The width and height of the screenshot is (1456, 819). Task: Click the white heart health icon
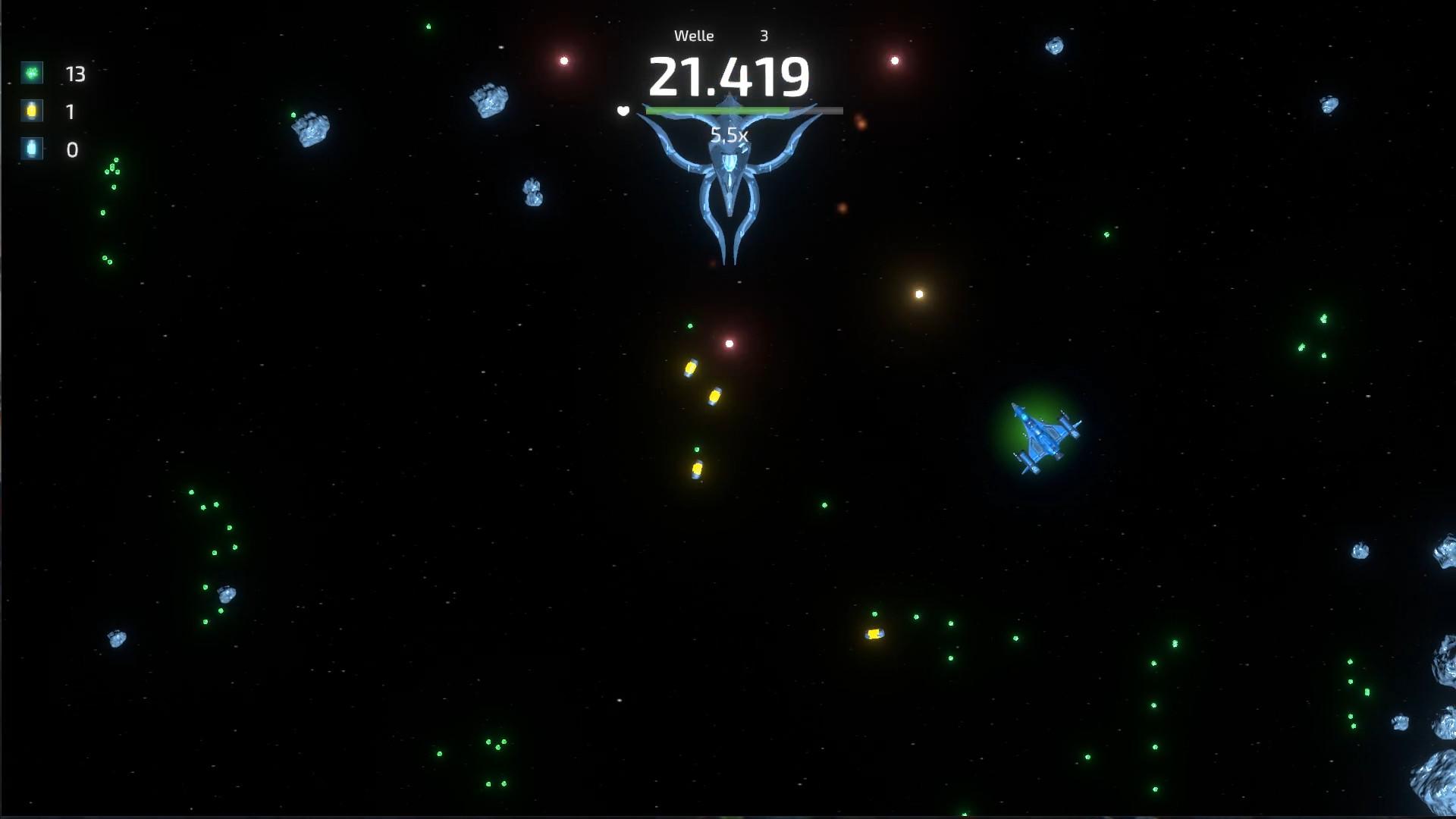click(x=623, y=111)
